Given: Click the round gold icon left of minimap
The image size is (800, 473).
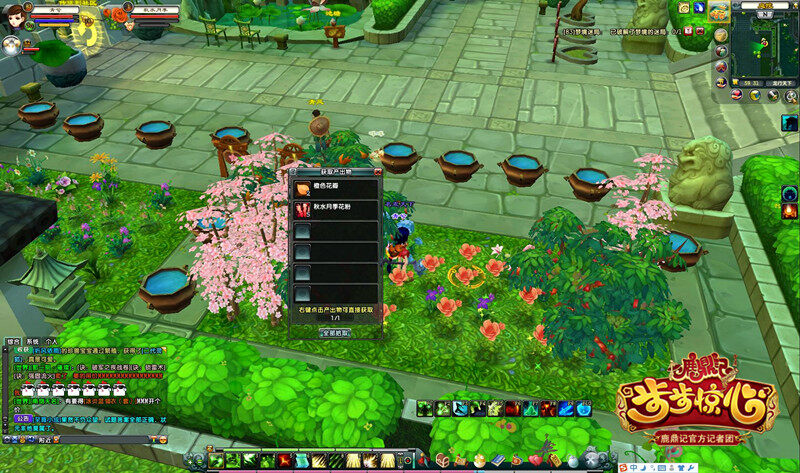Looking at the screenshot, I should click(721, 34).
